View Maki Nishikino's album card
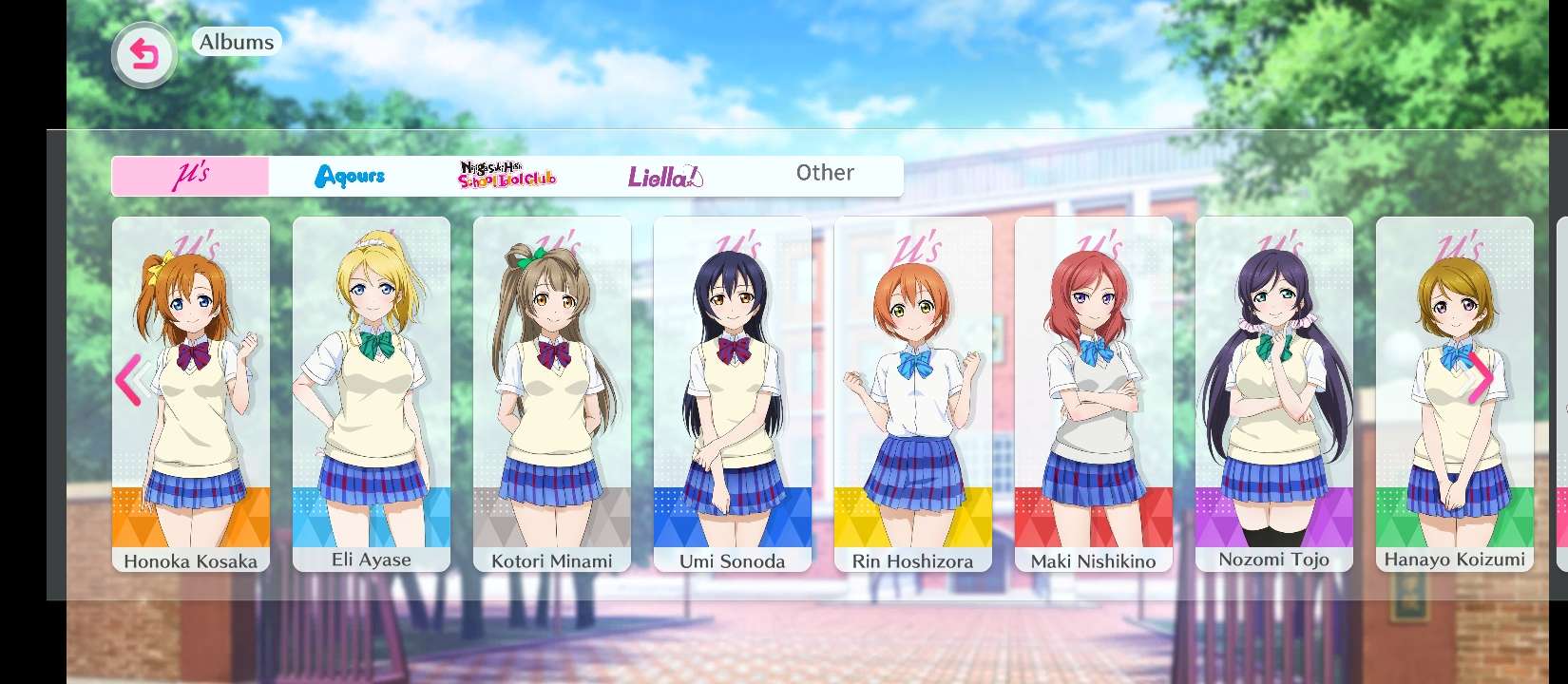Screen dimensions: 1568x684 click(1094, 394)
